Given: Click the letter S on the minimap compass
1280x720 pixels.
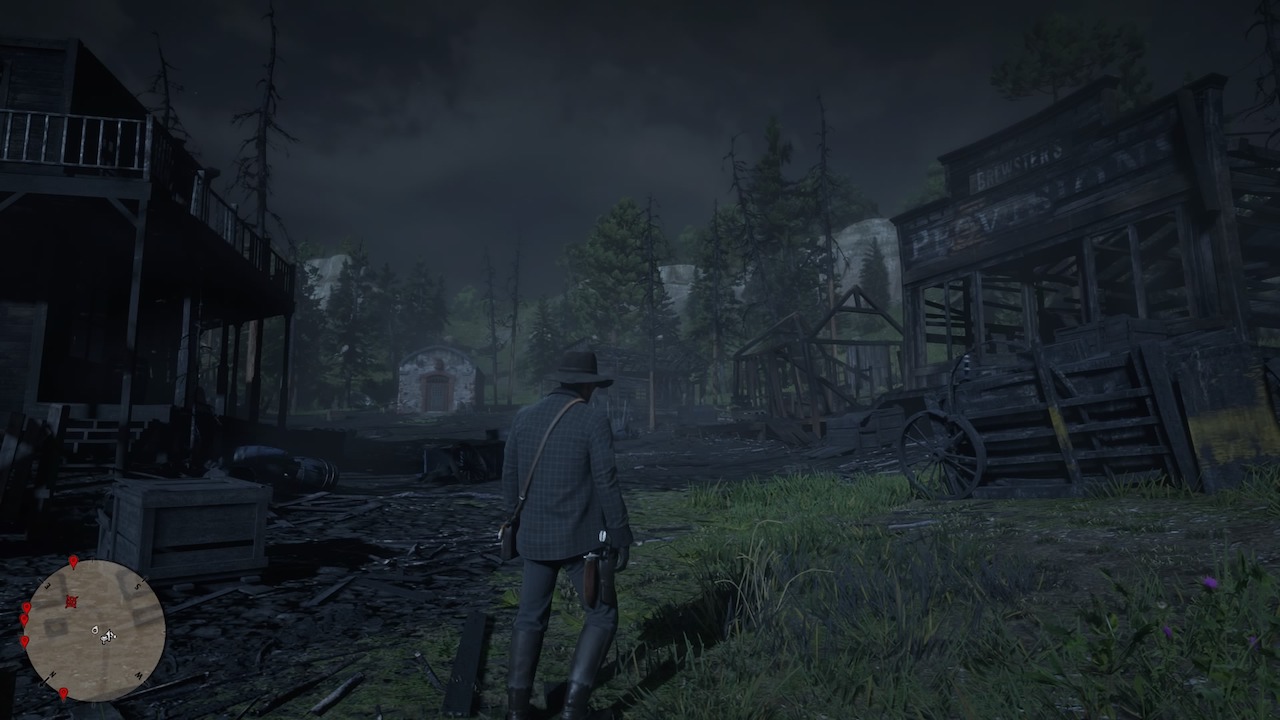Looking at the screenshot, I should [136, 585].
